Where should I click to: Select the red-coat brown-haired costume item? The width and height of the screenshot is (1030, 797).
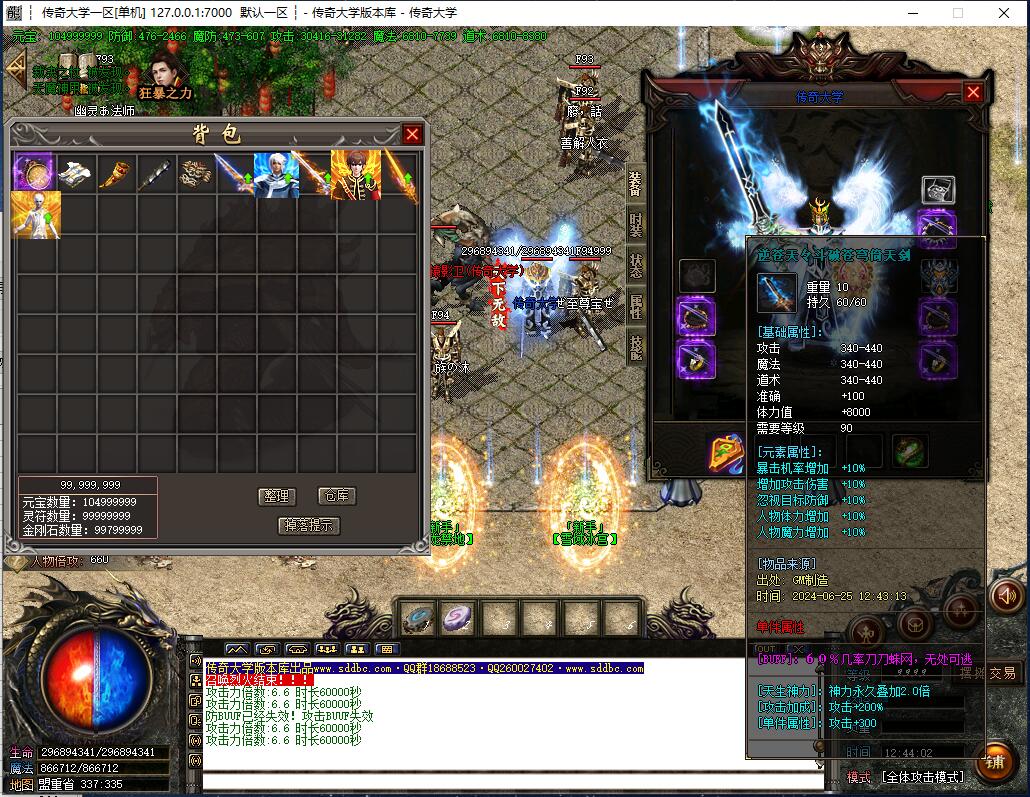(x=355, y=173)
